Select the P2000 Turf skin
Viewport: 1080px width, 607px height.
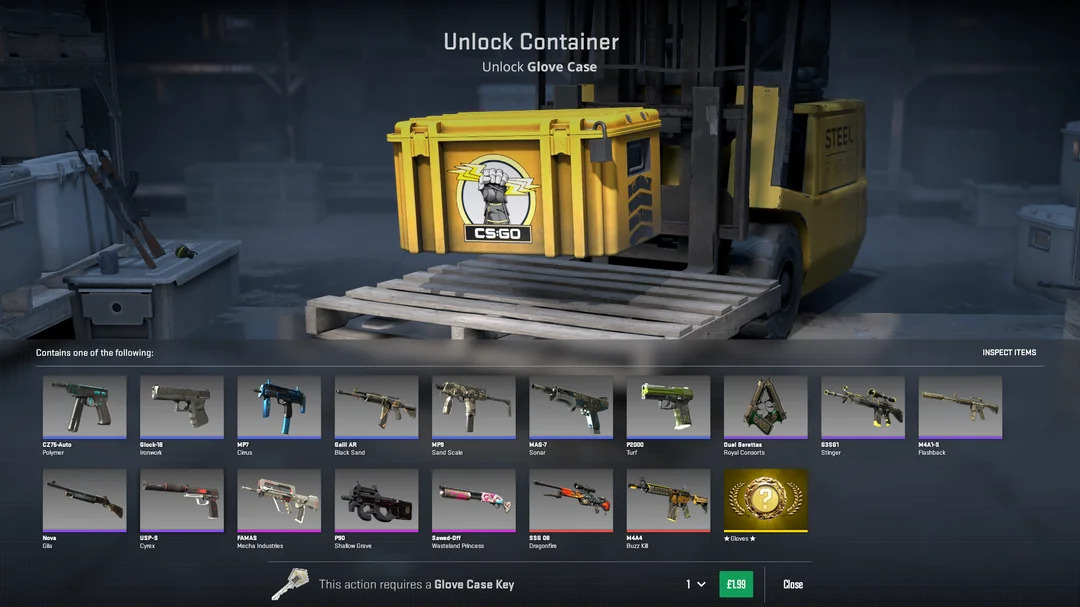(668, 406)
